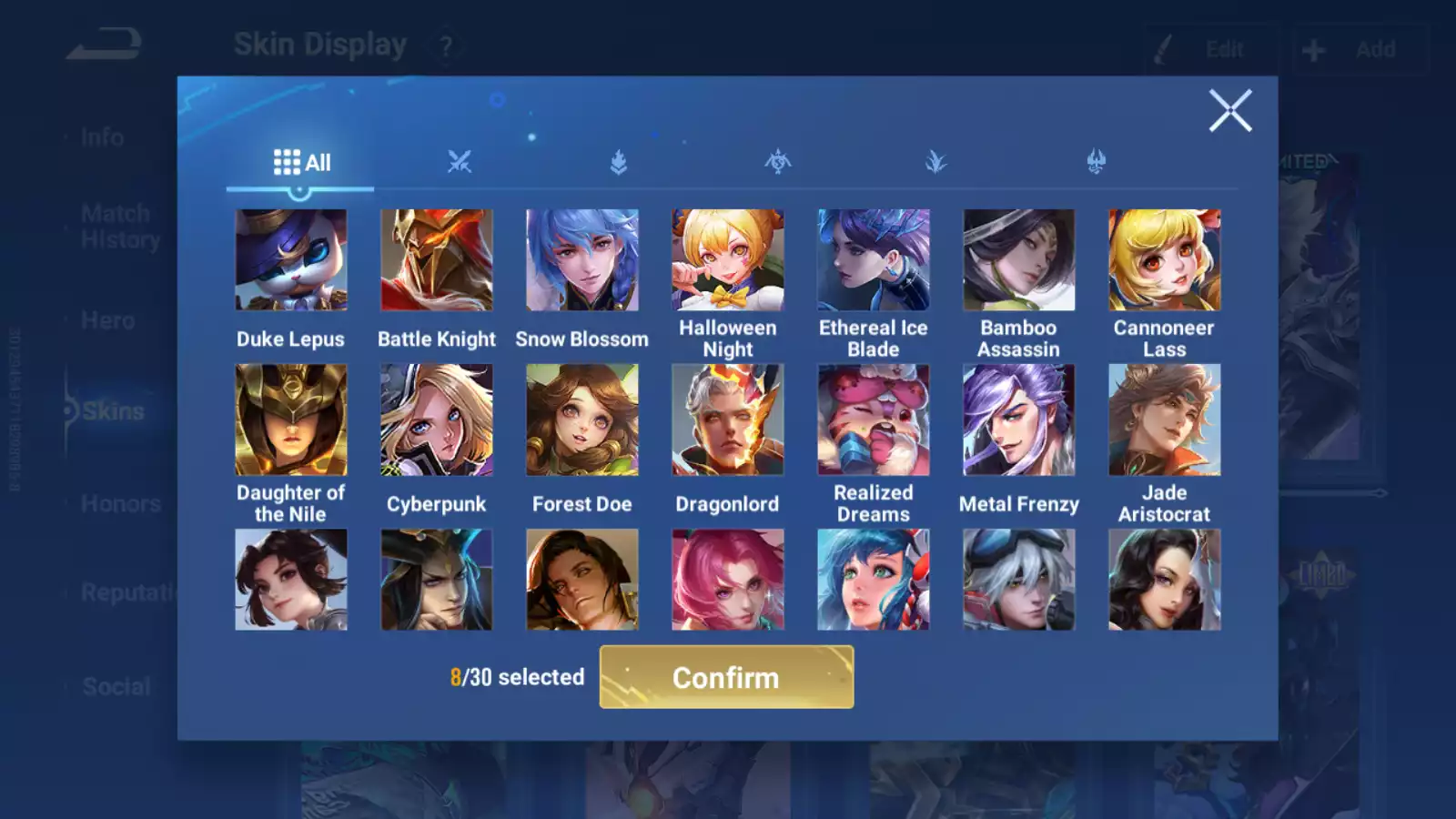Select the Bamboo Assassin skin
This screenshot has height=819, width=1456.
[x=1018, y=261]
